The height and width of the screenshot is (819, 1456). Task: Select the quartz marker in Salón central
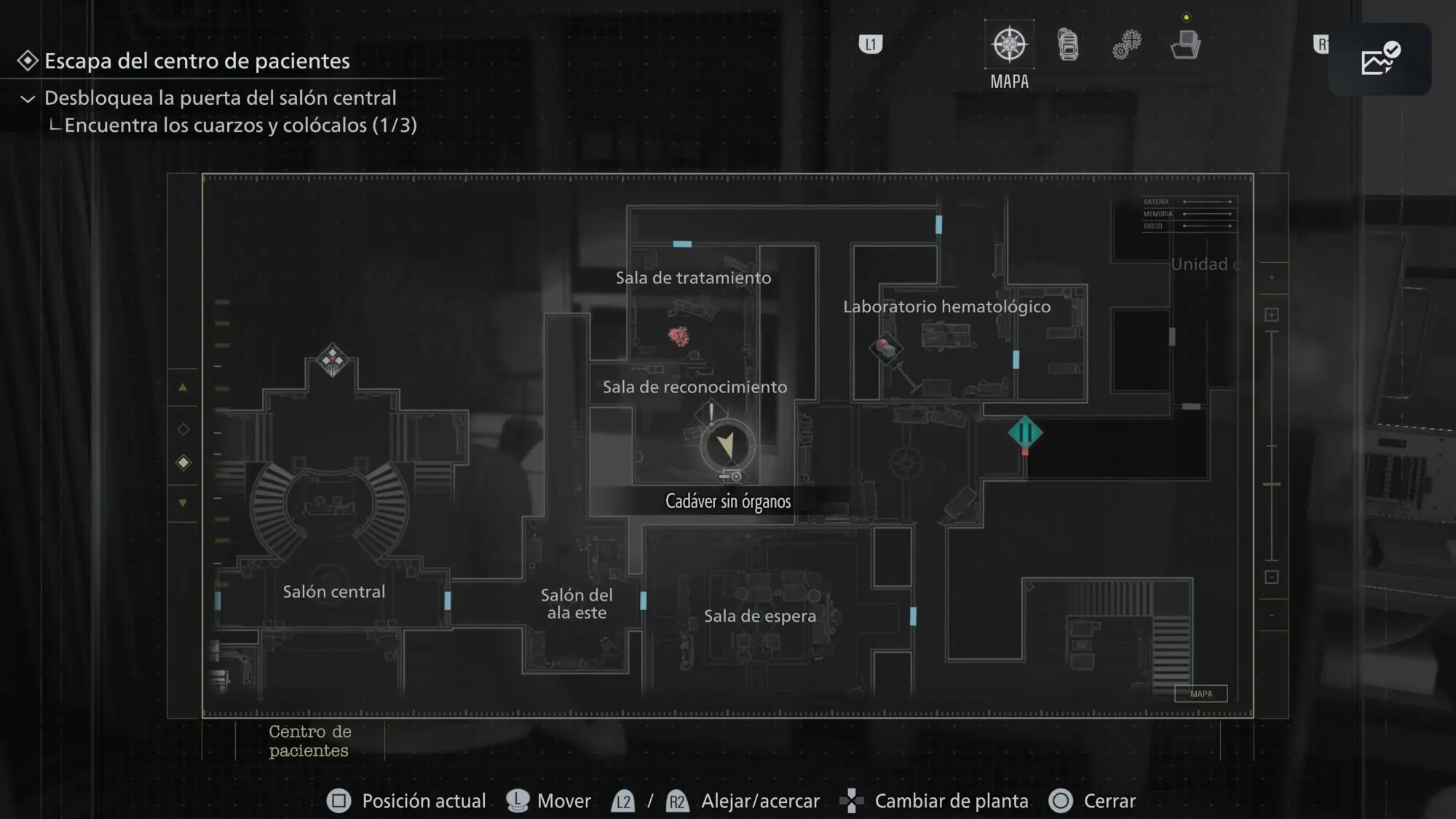tap(333, 359)
